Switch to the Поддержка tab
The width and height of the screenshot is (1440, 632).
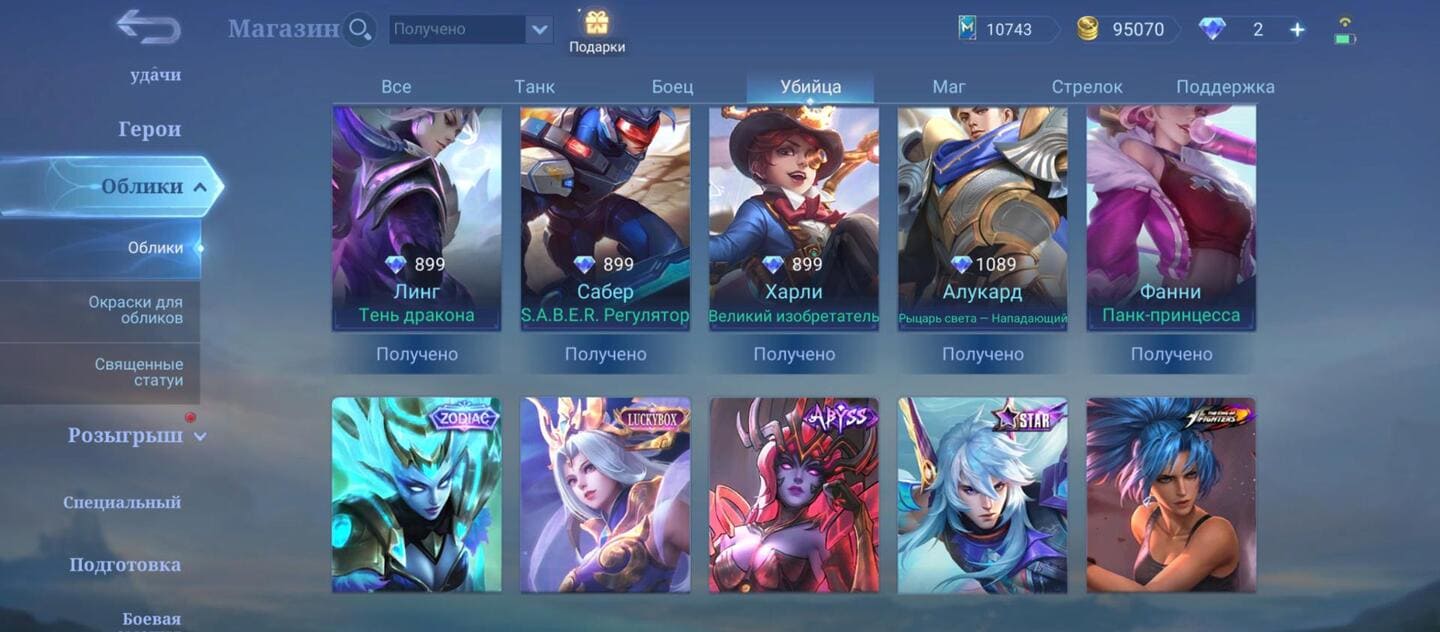1225,87
